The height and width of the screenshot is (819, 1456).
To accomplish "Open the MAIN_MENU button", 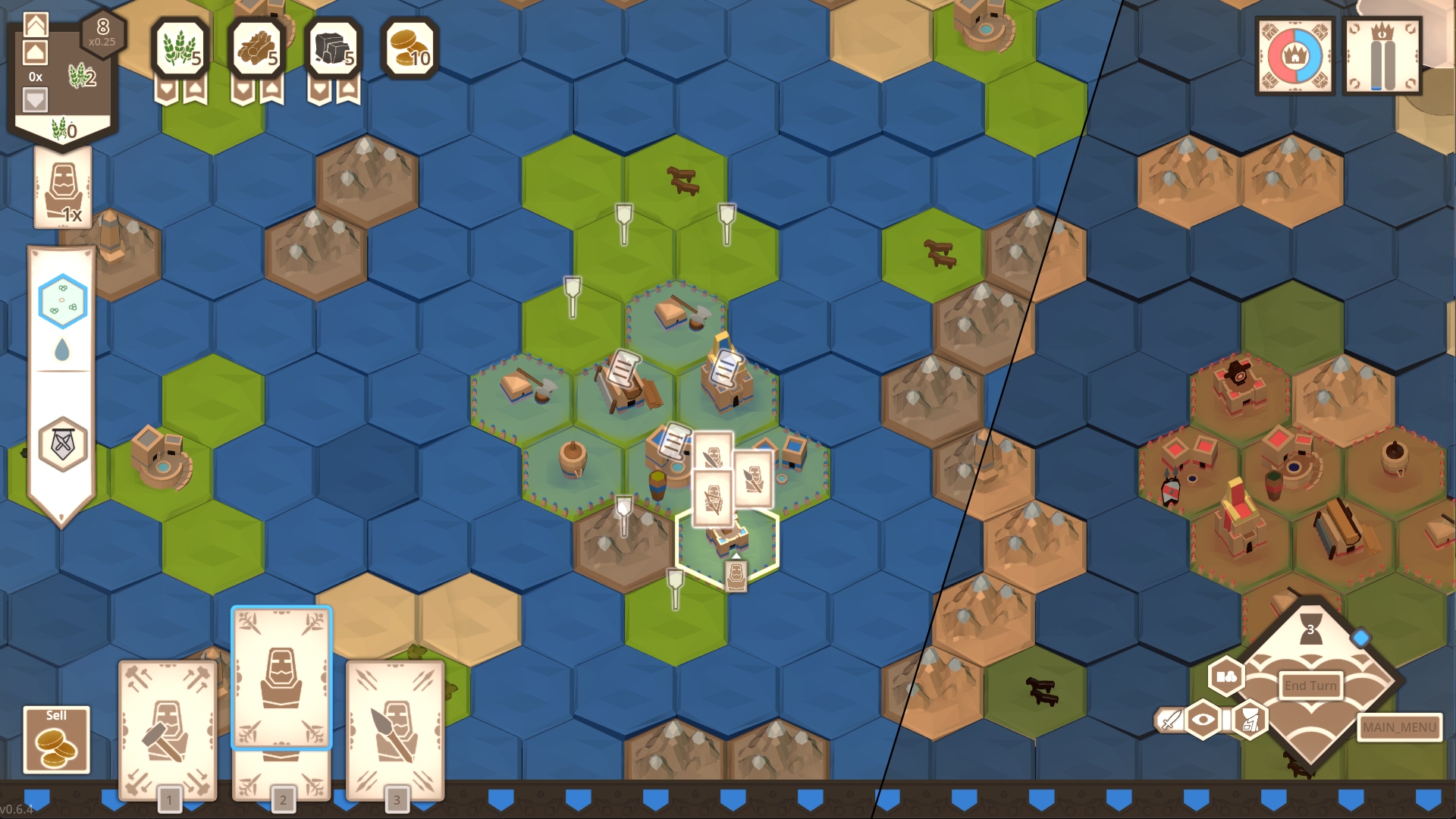I will click(1399, 727).
